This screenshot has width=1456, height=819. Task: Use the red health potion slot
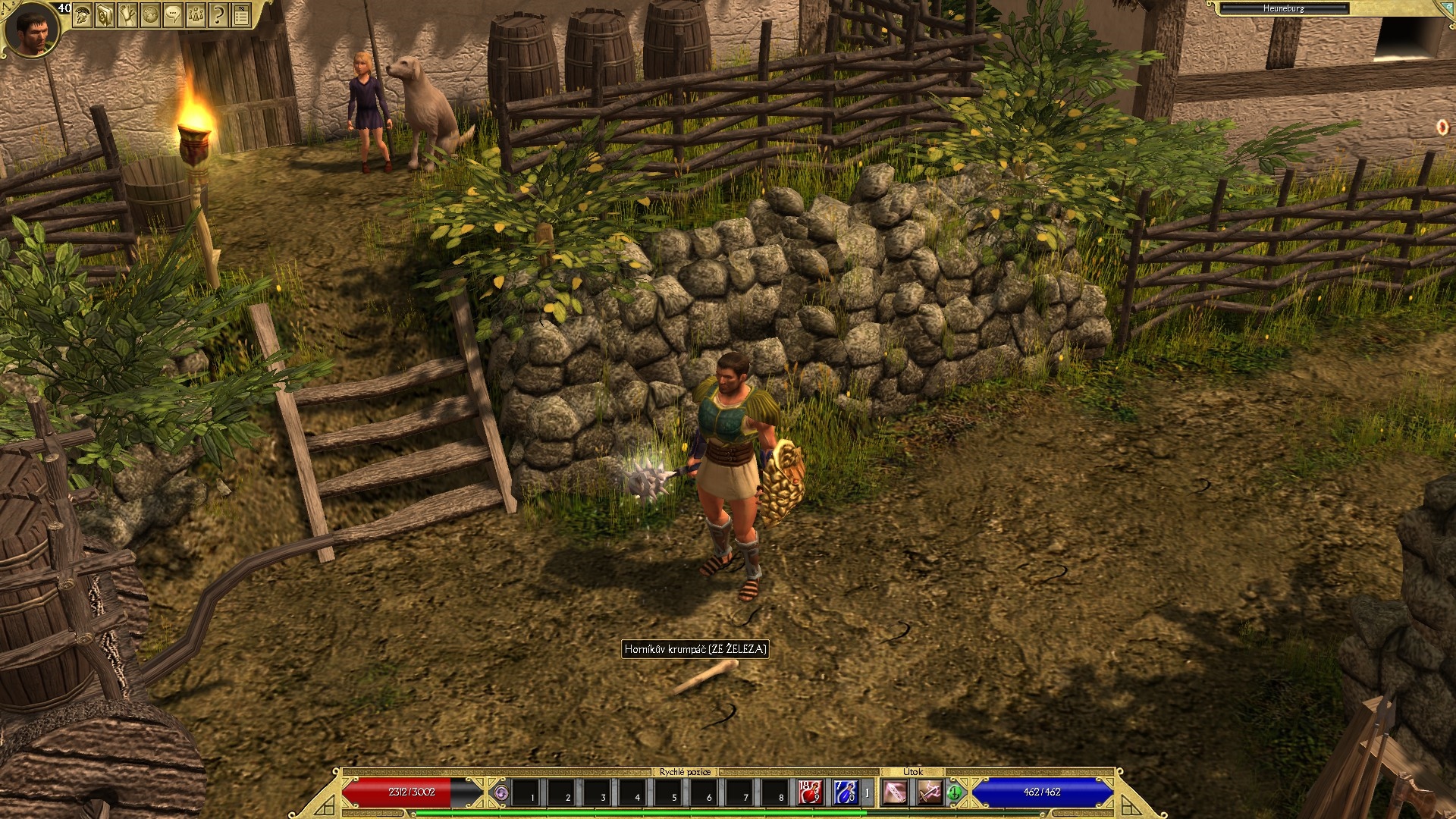coord(810,792)
